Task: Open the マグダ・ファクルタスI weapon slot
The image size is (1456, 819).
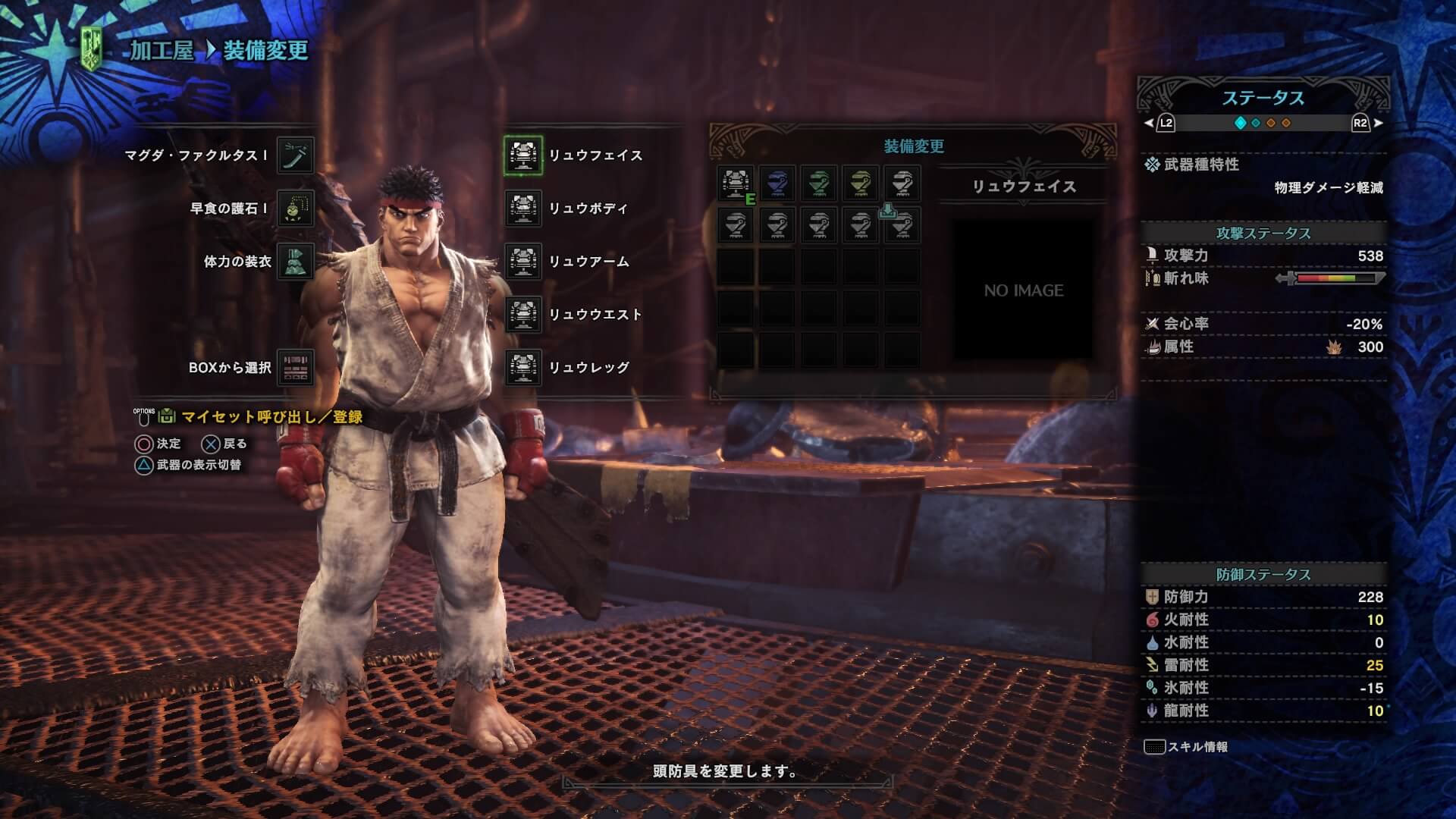Action: [x=295, y=155]
